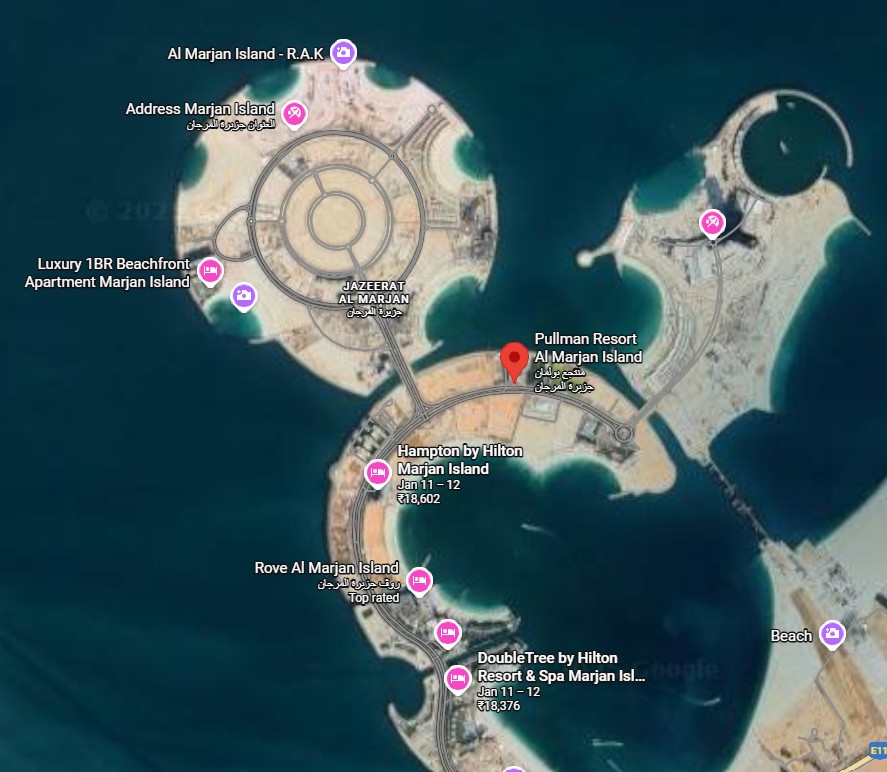
Task: Select the Rove Al Marjan Island hotel marker
Action: coord(419,580)
